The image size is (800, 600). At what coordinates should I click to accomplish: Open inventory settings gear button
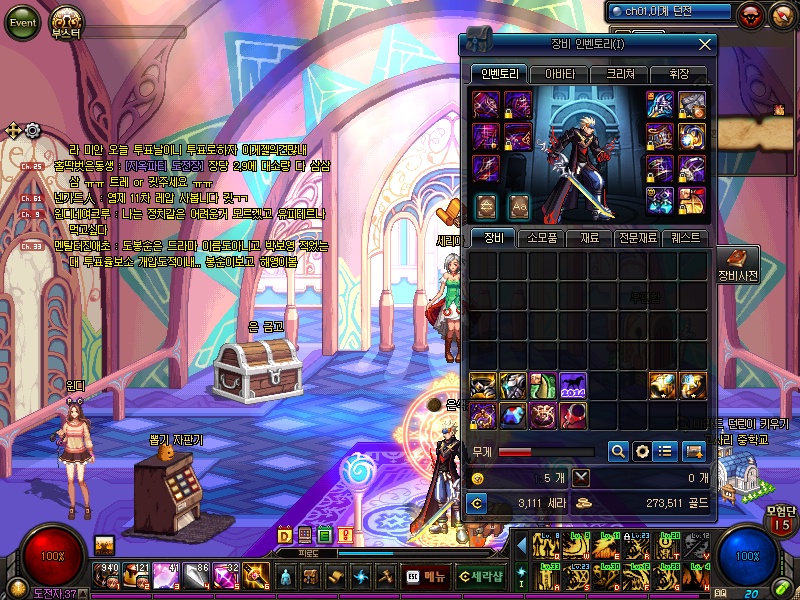point(643,451)
